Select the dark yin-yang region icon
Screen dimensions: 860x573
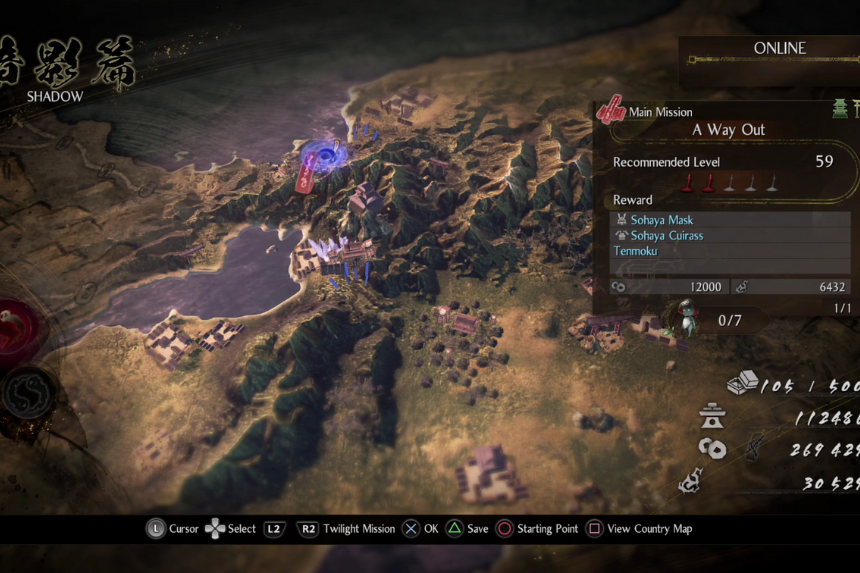point(28,394)
